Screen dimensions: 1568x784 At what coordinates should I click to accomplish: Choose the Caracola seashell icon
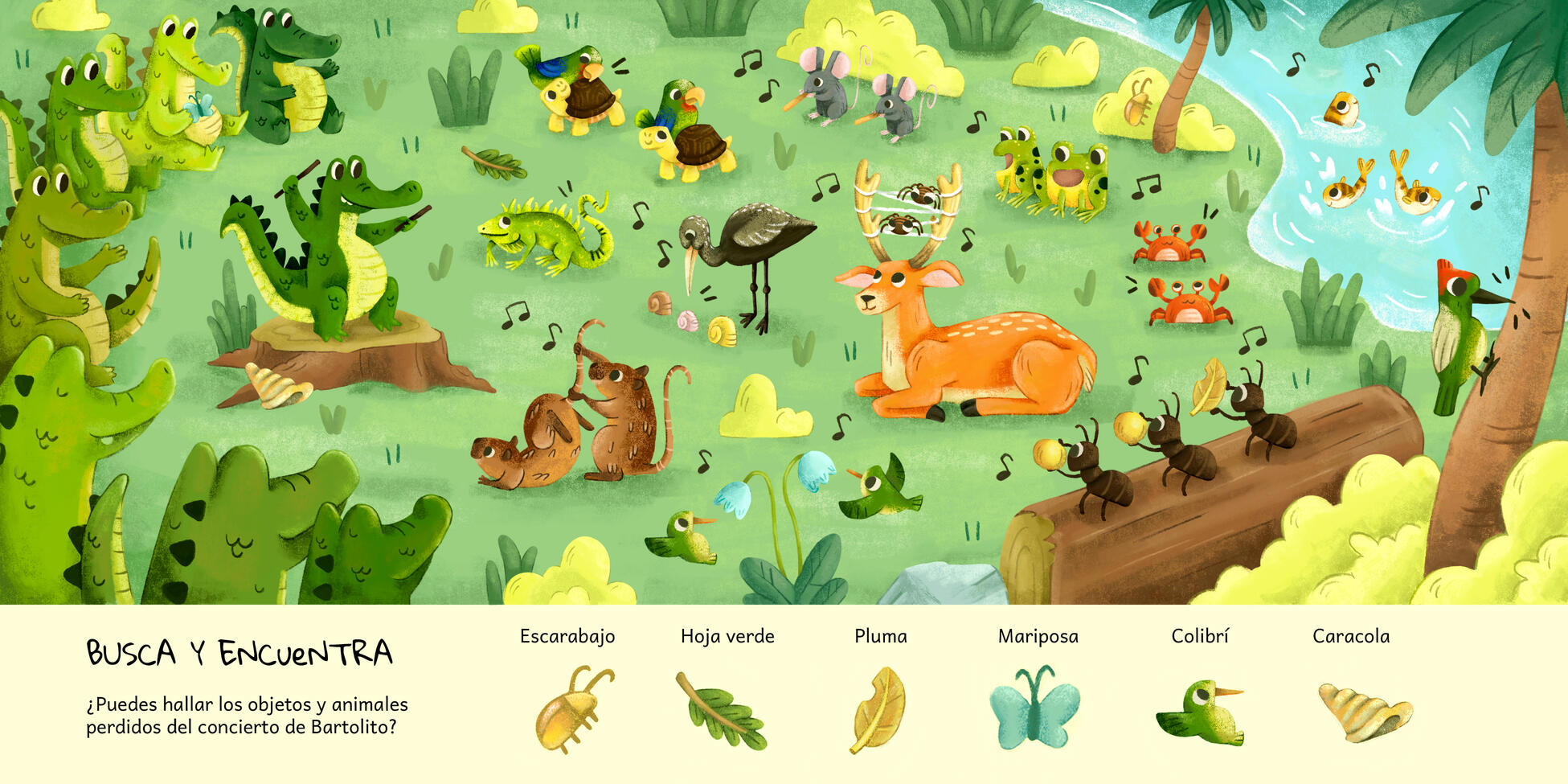pos(1364,712)
